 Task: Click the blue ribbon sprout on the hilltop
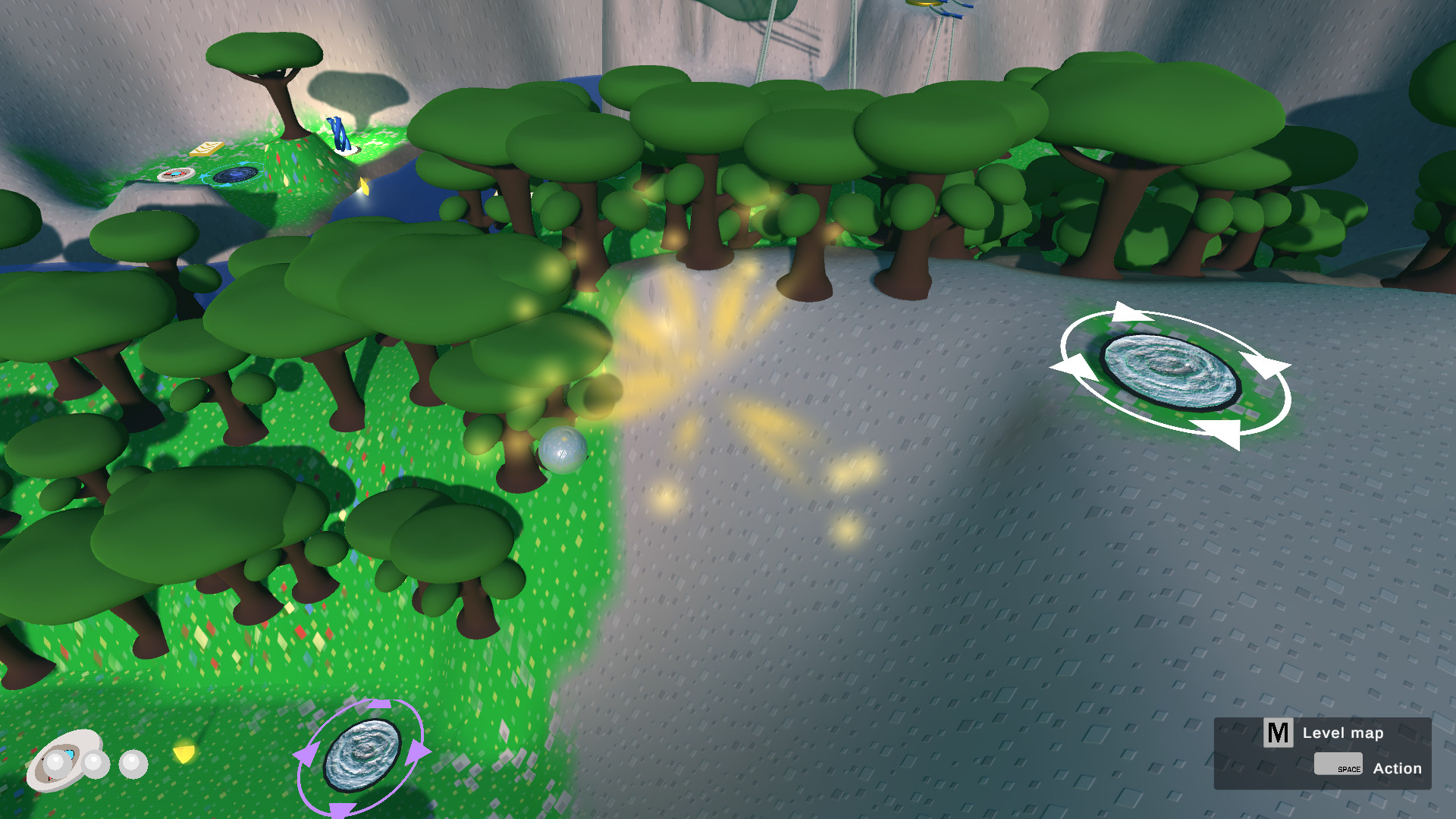(338, 133)
